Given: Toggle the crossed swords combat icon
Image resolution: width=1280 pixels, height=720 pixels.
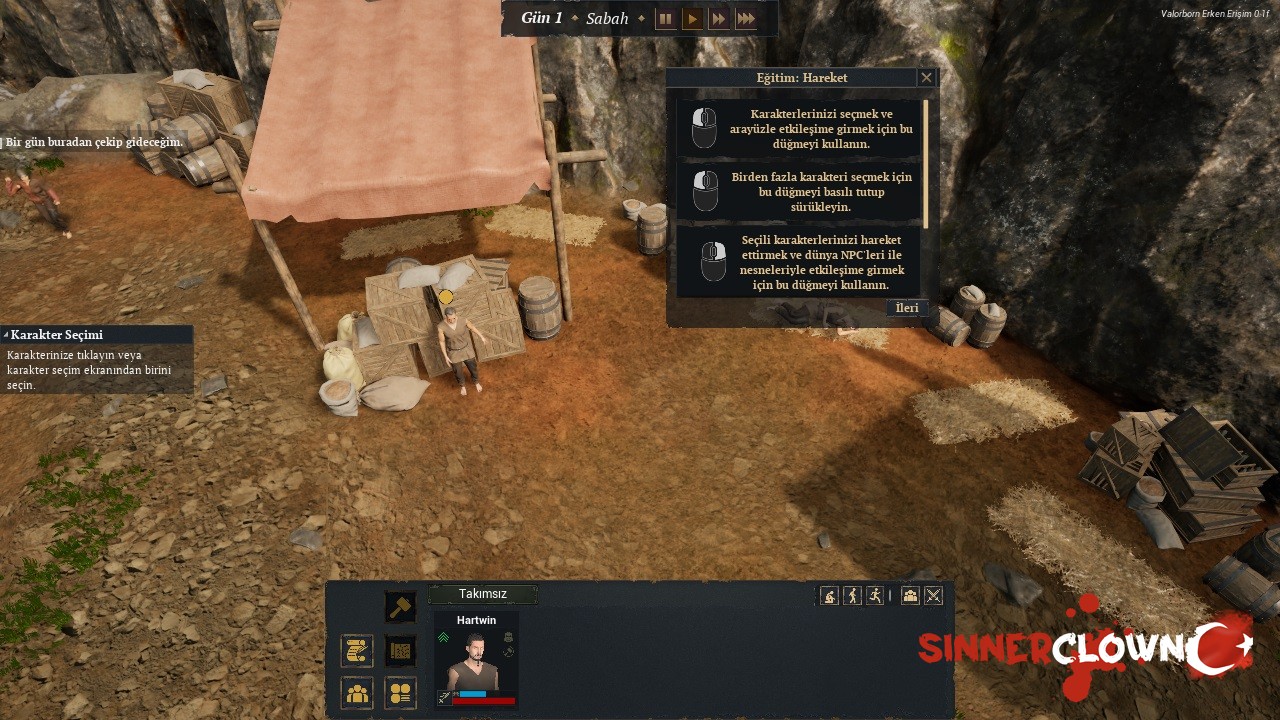Looking at the screenshot, I should [933, 596].
